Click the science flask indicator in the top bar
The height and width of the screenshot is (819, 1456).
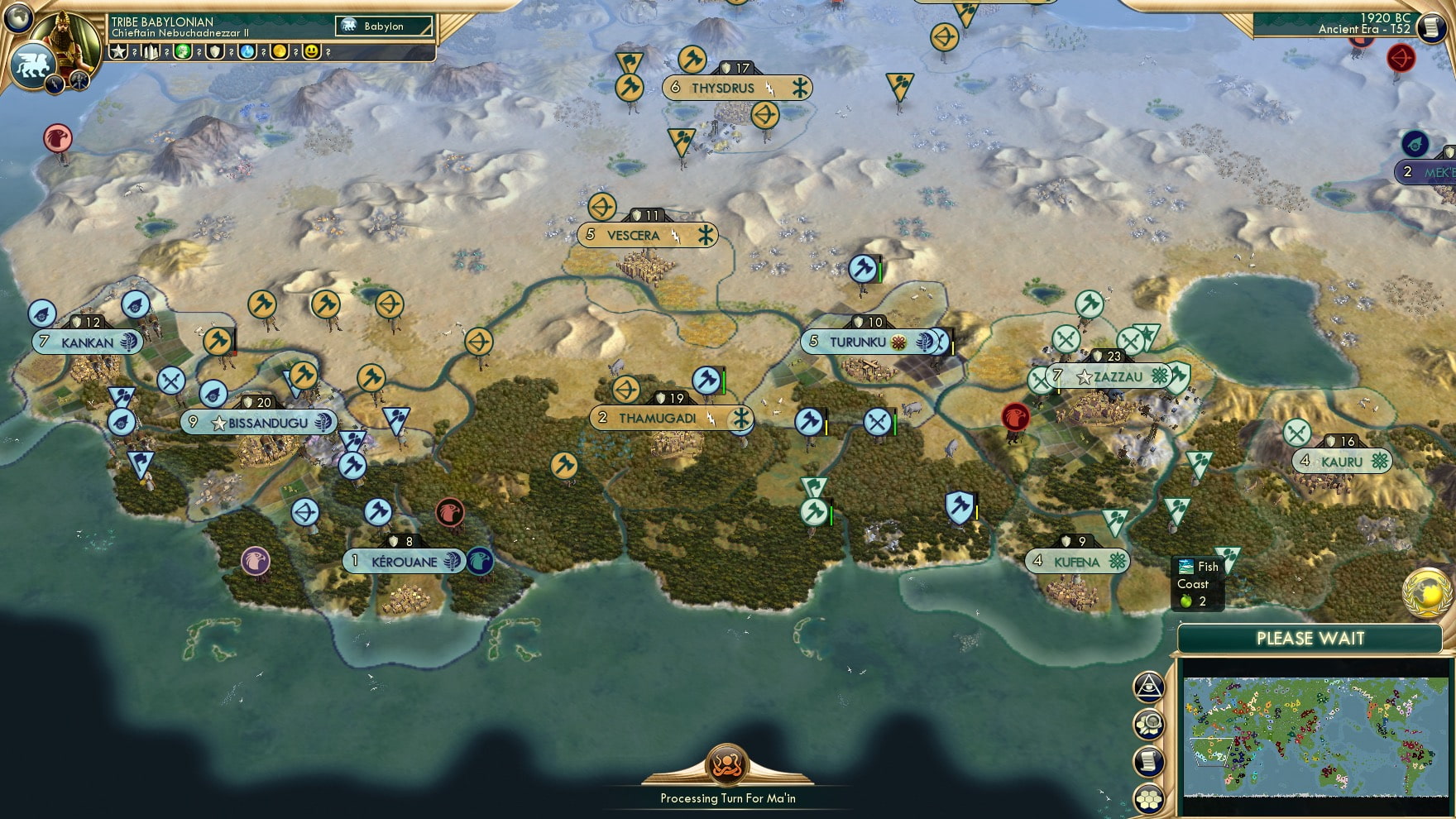coord(247,51)
